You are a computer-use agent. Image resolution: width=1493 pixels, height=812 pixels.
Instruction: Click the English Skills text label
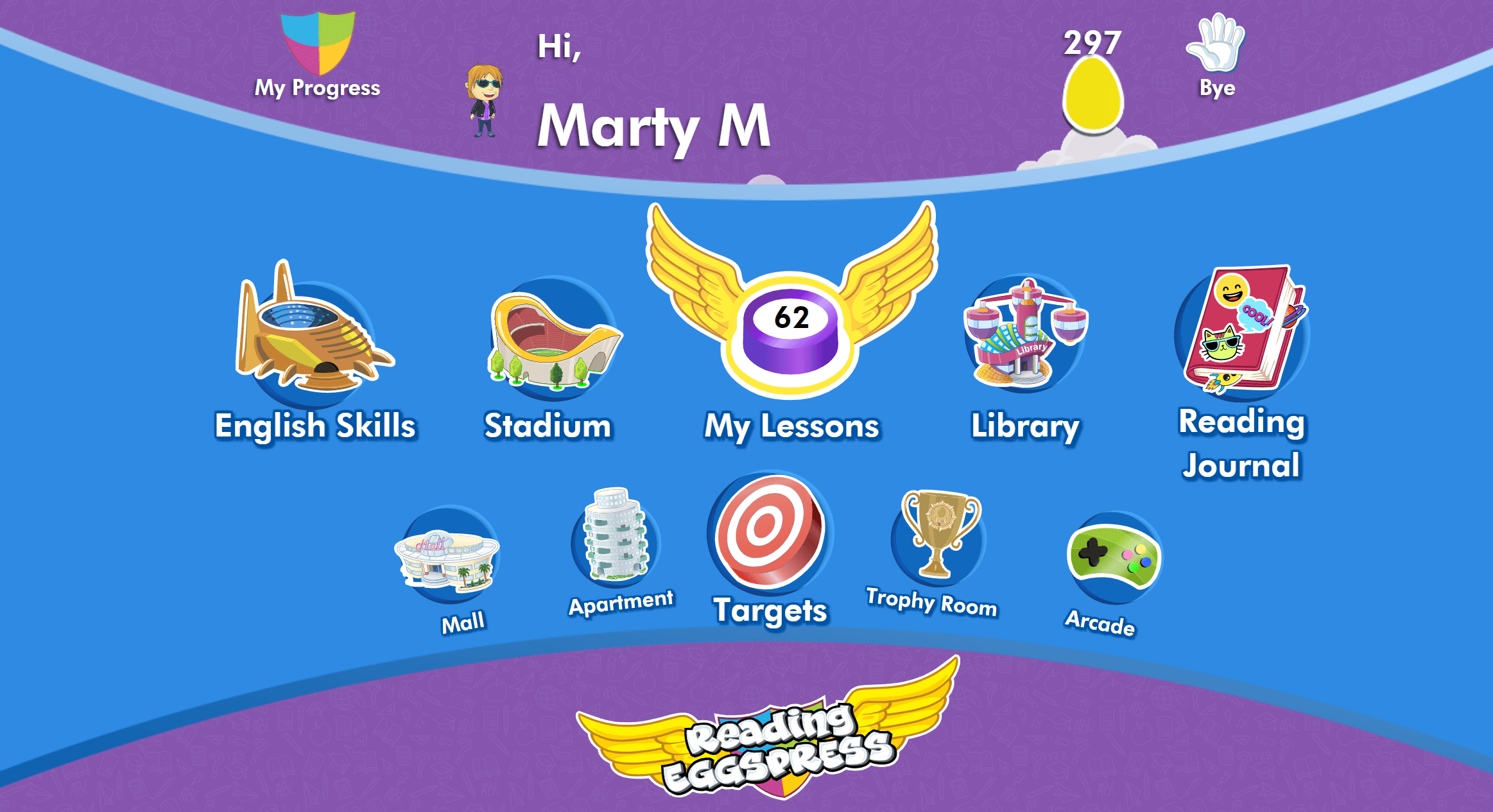[315, 426]
